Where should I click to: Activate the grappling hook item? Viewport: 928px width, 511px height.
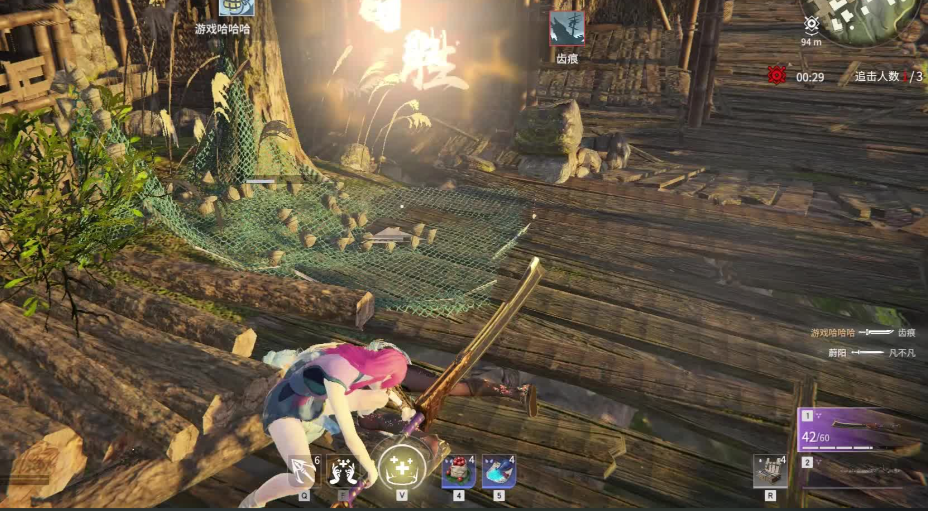(303, 470)
